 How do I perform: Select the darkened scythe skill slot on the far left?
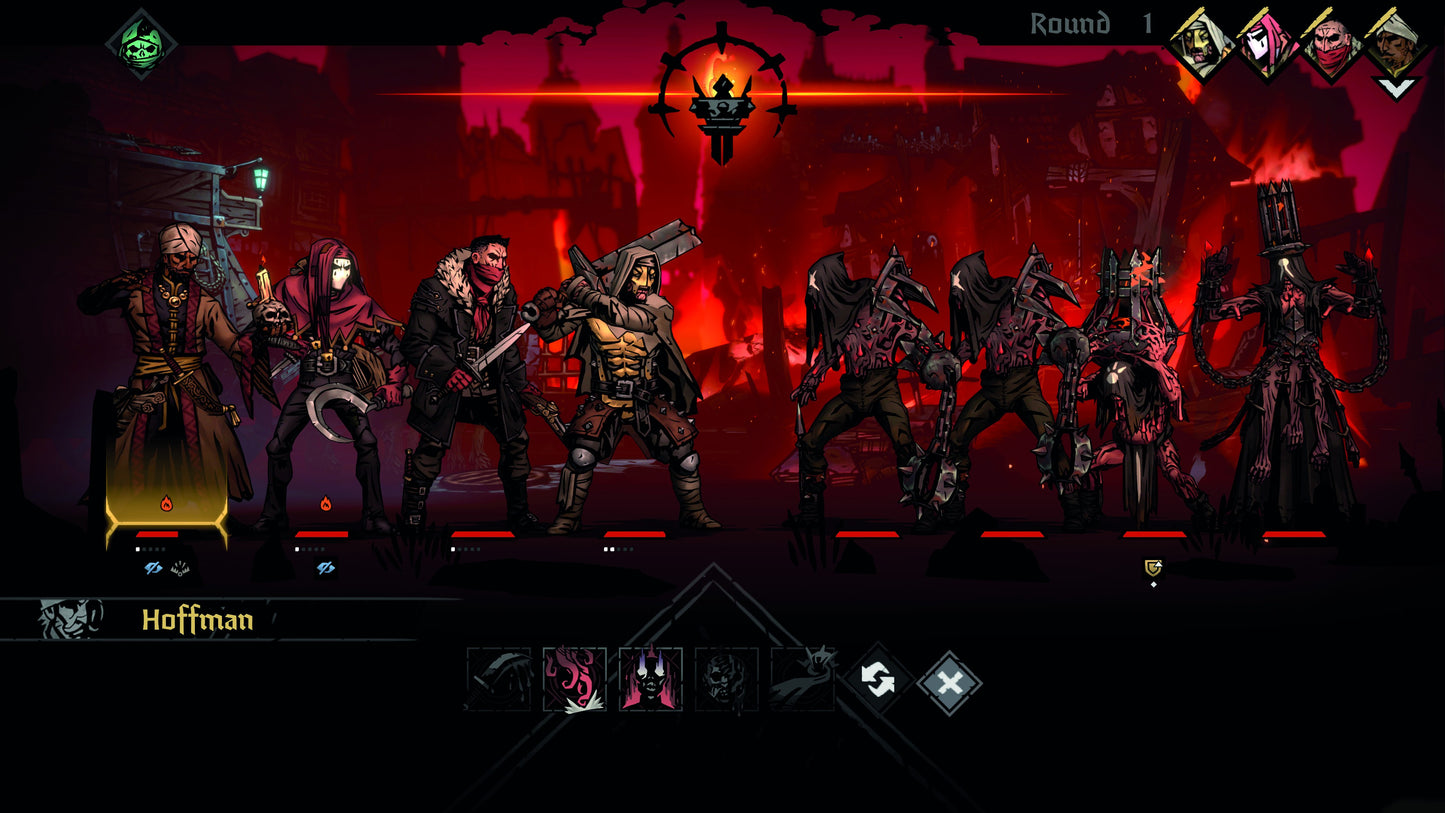point(497,680)
